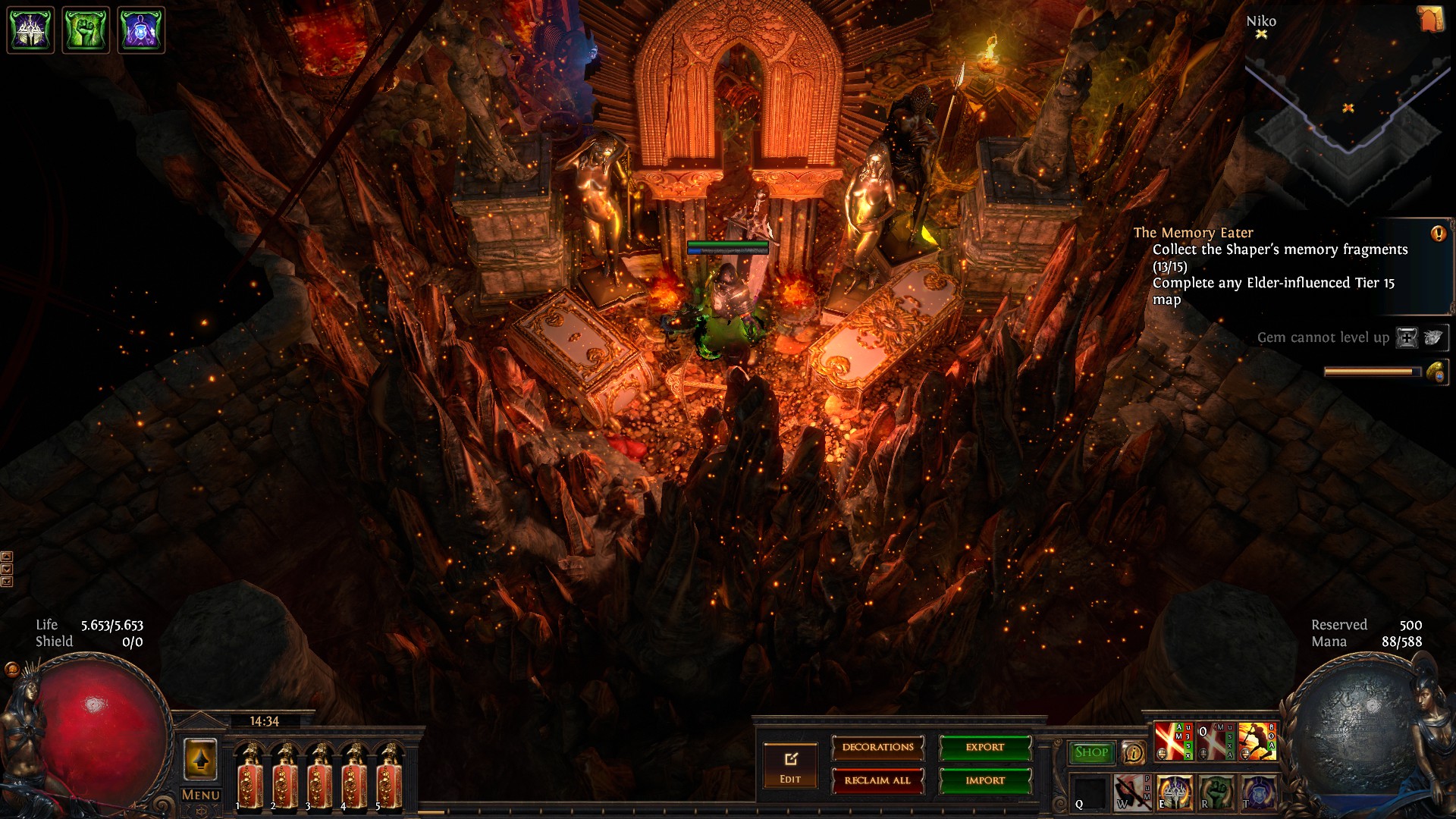This screenshot has width=1456, height=819.
Task: Open the Decorations list
Action: 877,748
